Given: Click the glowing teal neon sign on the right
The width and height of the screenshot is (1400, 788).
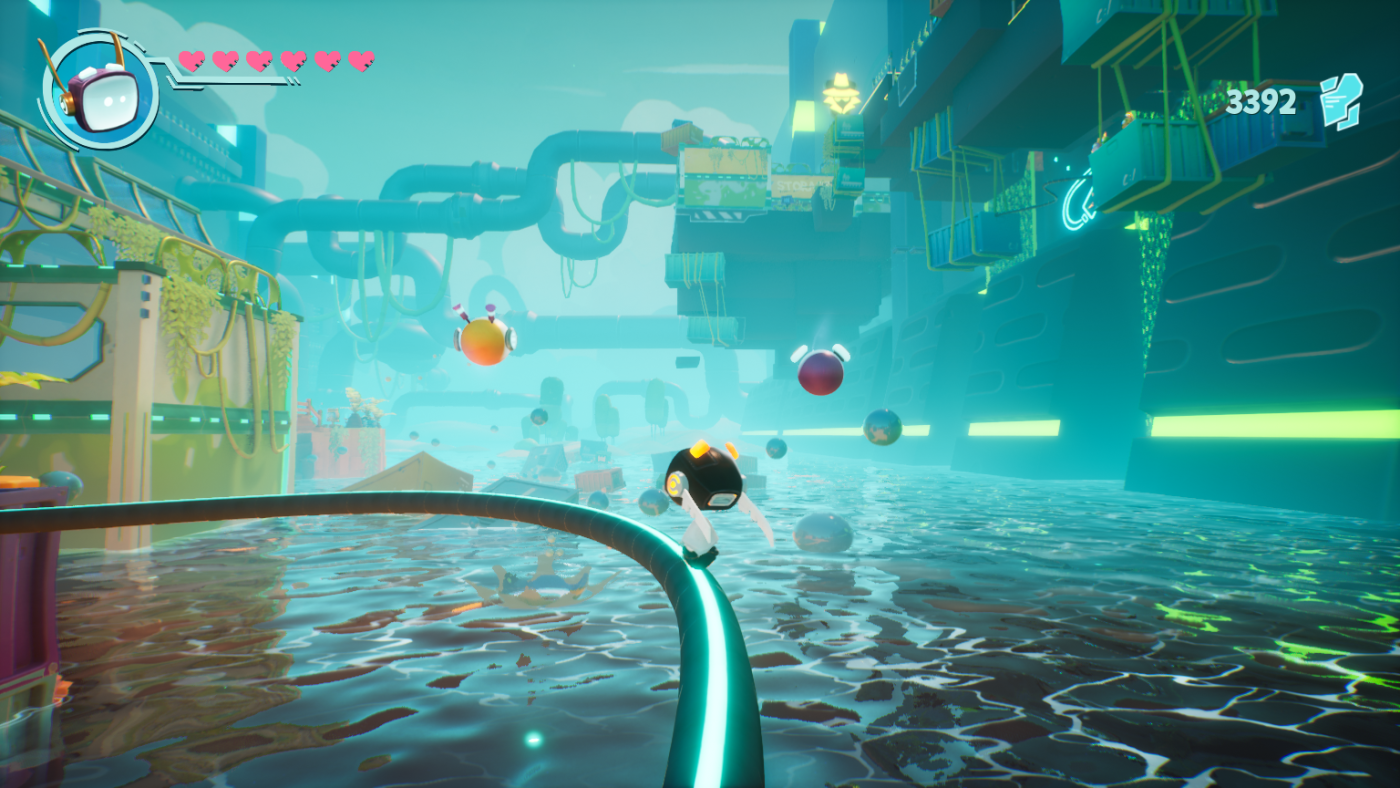Looking at the screenshot, I should pos(1077,202).
